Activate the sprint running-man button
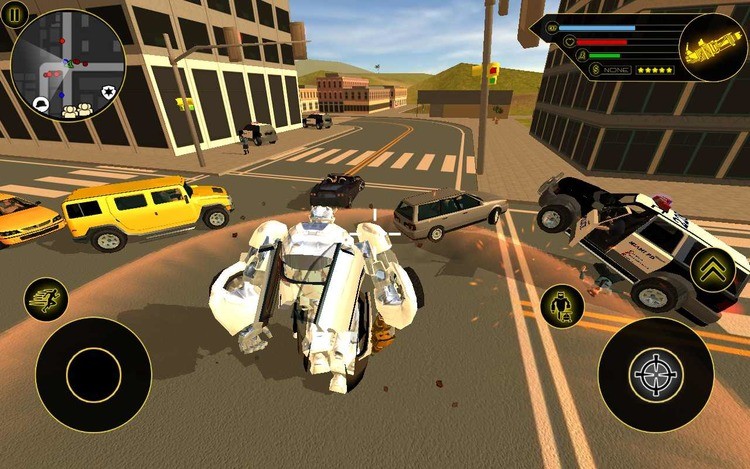 (x=46, y=299)
